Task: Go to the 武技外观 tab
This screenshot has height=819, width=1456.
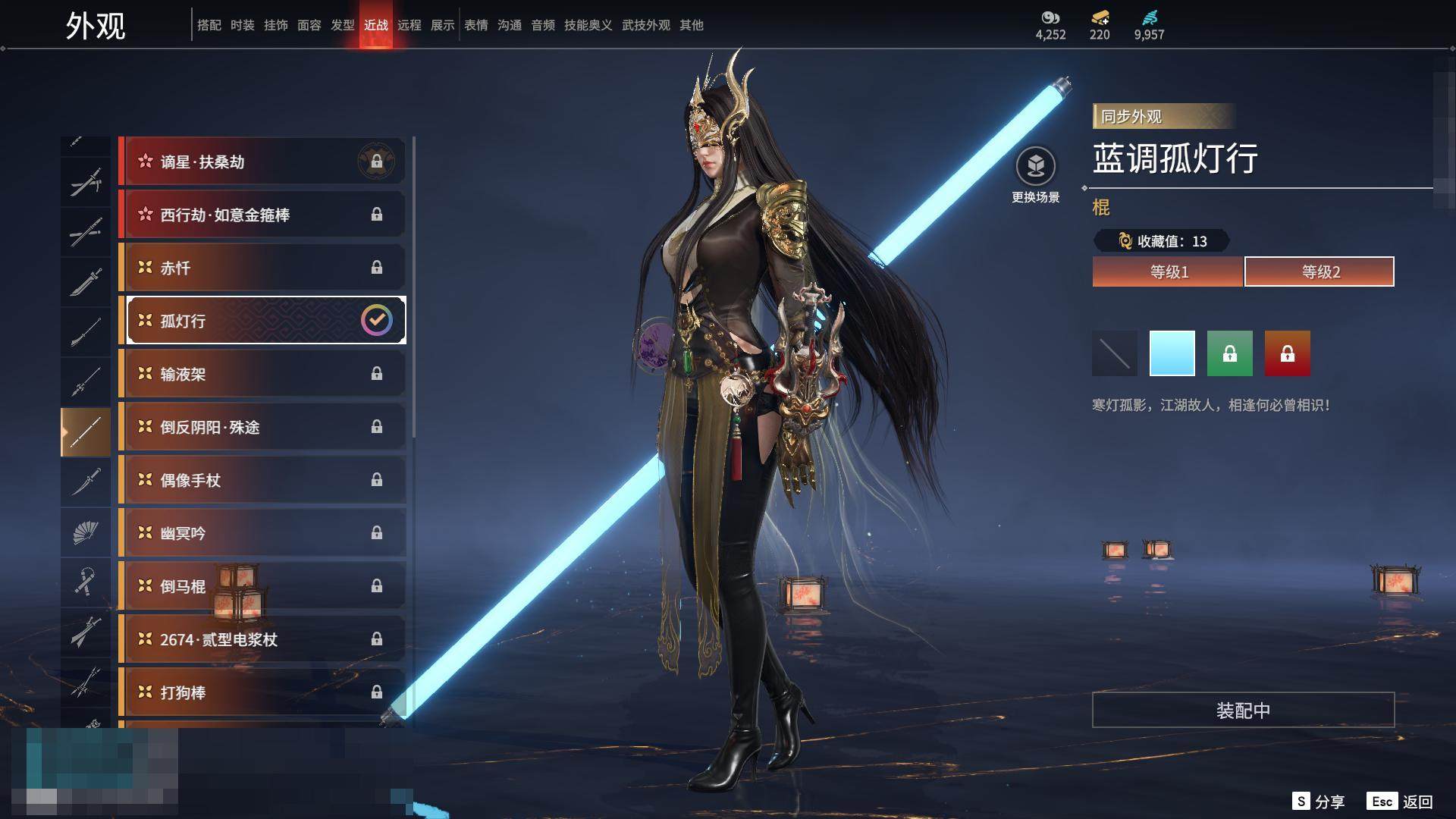Action: coord(646,25)
